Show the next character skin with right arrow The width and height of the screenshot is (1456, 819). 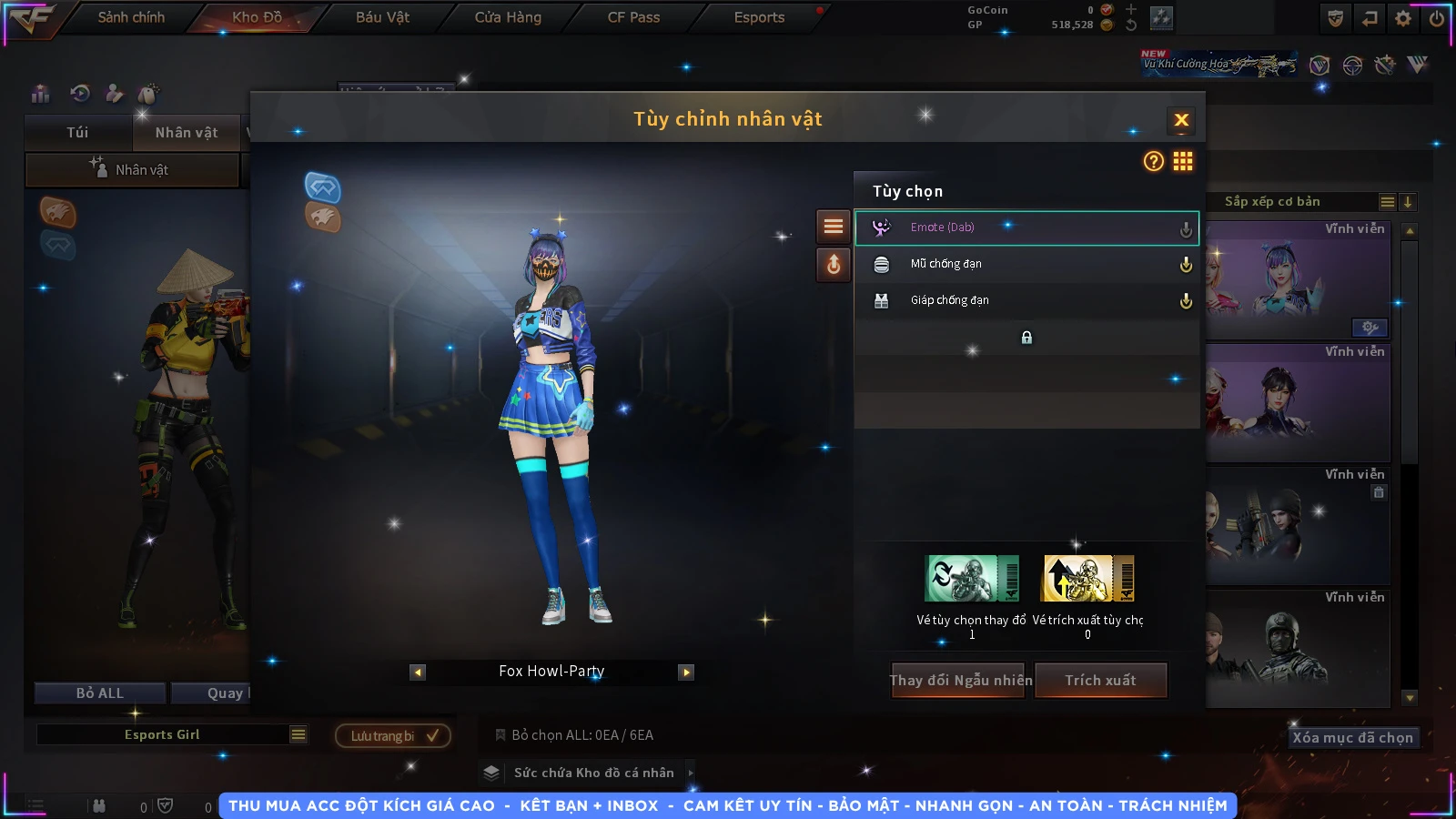(x=687, y=672)
